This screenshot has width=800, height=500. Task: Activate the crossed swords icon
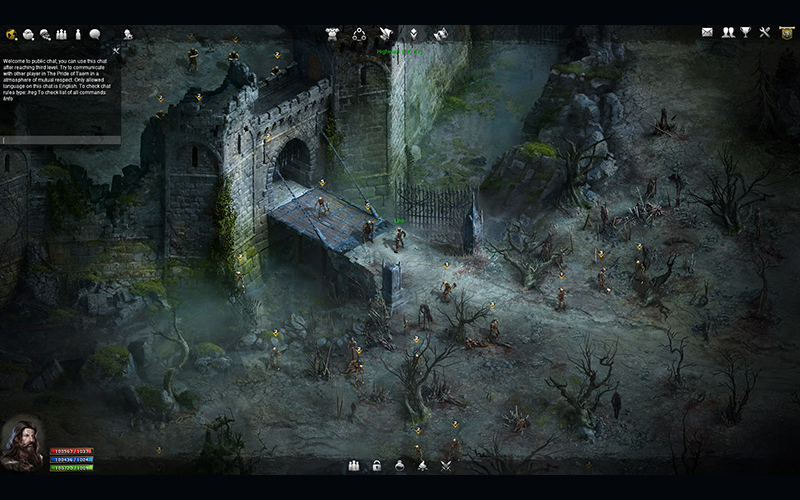click(x=446, y=466)
